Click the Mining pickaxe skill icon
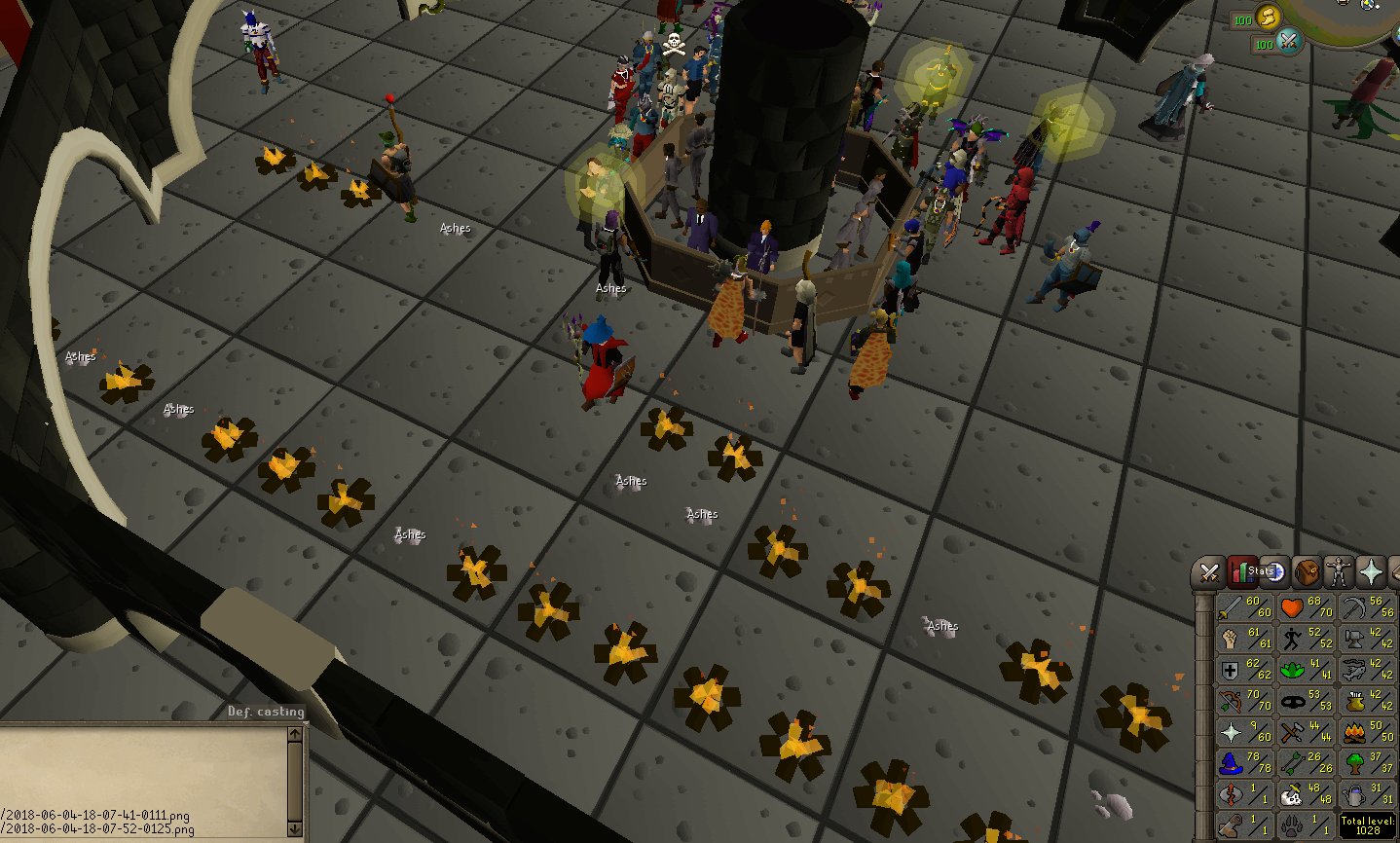Image resolution: width=1400 pixels, height=843 pixels. coord(1353,608)
